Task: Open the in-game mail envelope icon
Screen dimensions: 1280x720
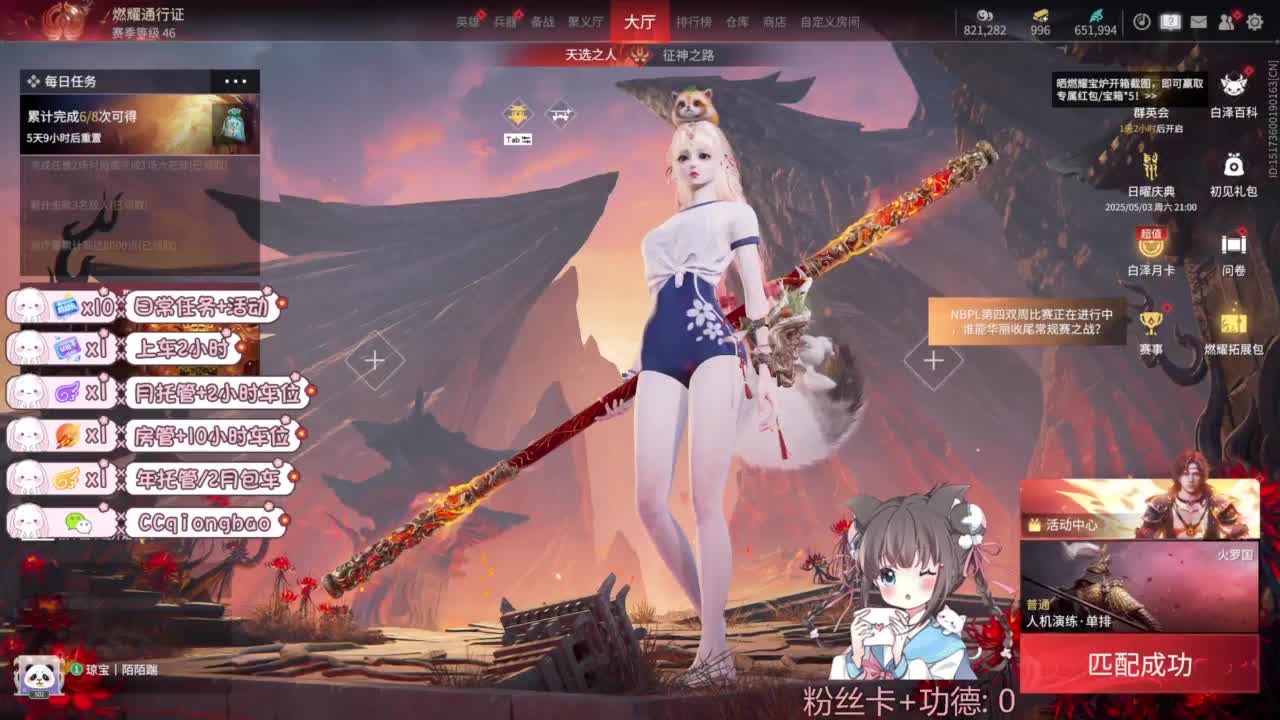Action: (x=1198, y=21)
